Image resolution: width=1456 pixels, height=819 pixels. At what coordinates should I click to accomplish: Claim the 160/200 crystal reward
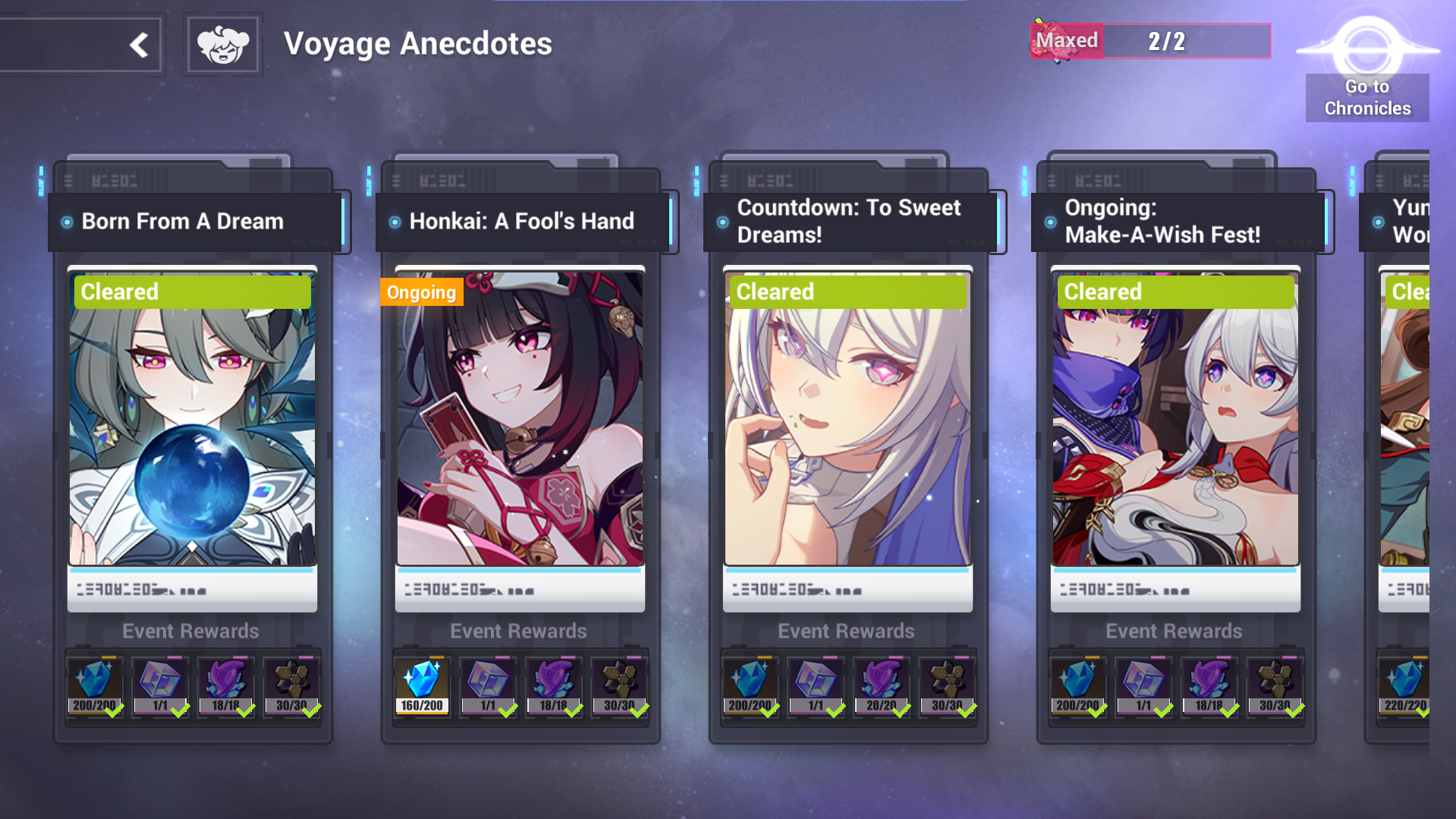[422, 686]
